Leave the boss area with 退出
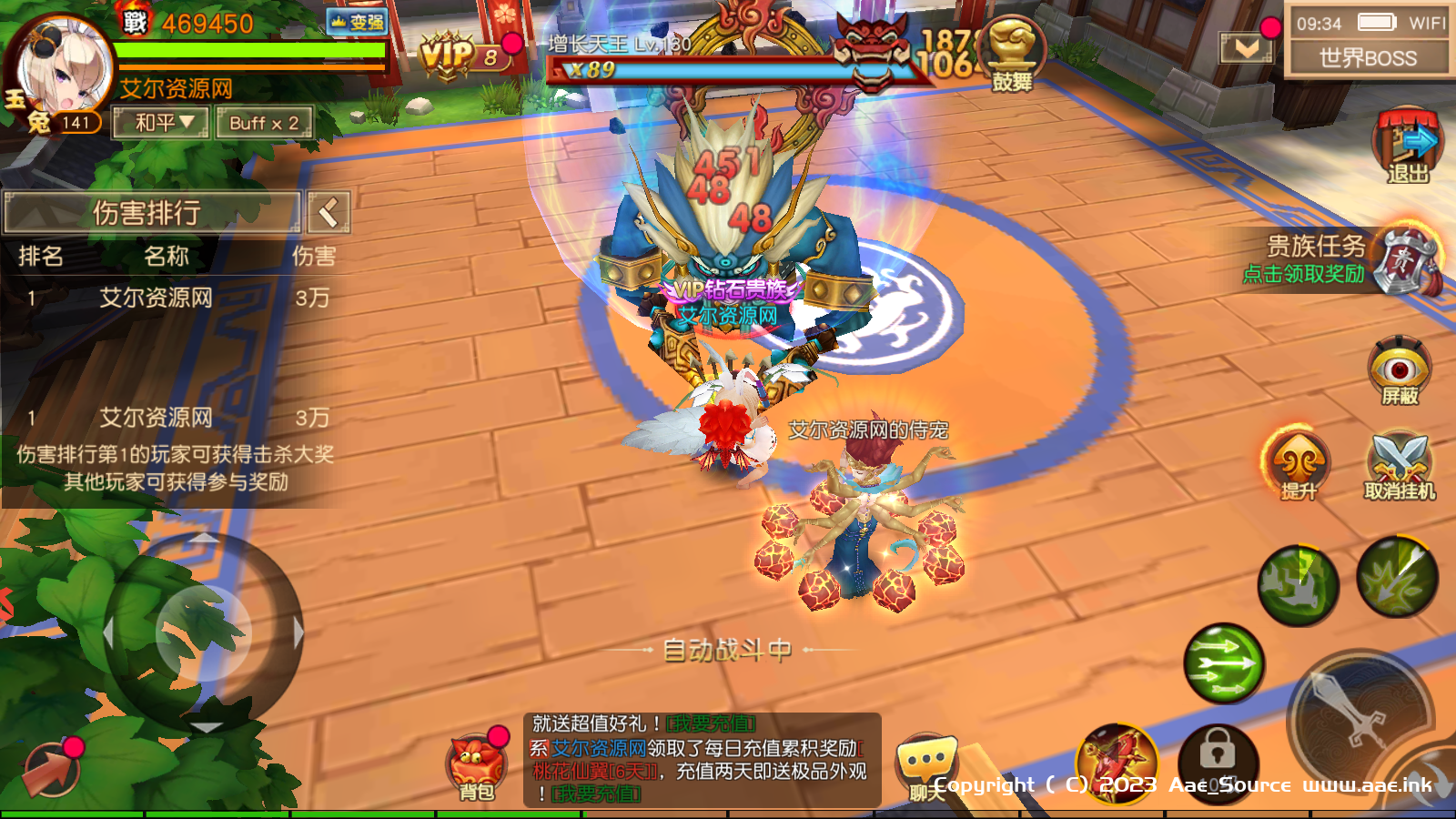Image resolution: width=1456 pixels, height=819 pixels. 1407,146
